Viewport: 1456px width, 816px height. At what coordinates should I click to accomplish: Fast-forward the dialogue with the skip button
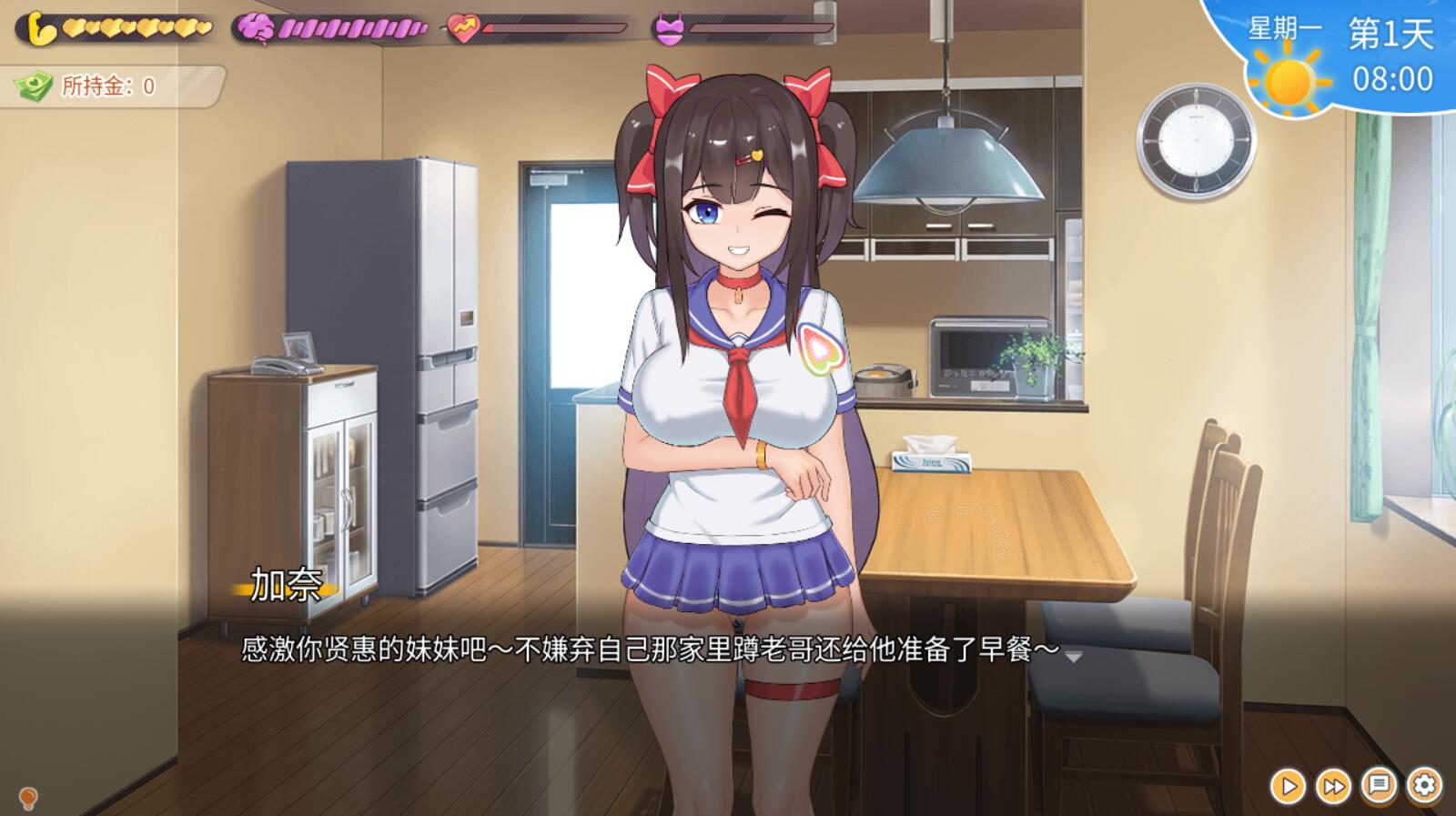coord(1334,786)
